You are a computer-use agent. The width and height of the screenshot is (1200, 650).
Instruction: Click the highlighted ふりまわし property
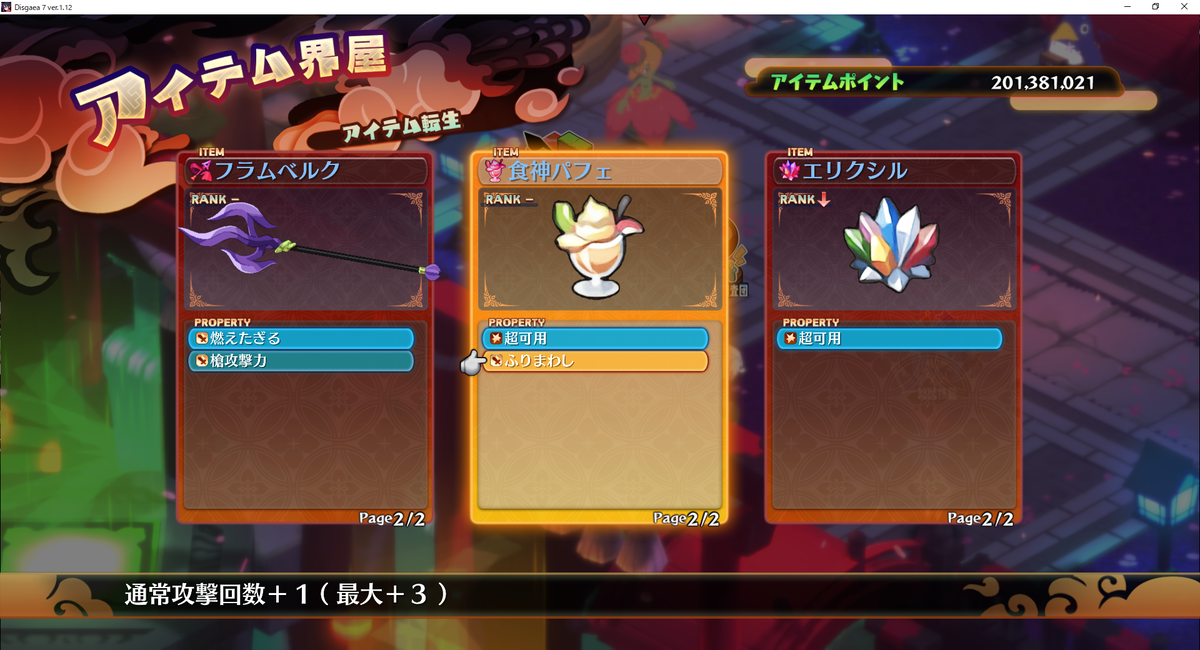pyautogui.click(x=595, y=361)
